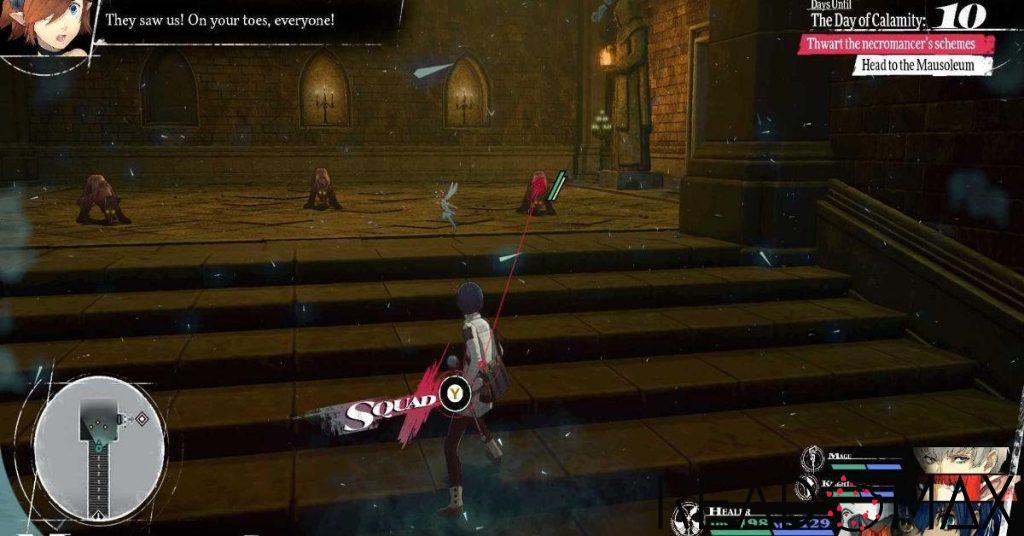Click the fairy speaker portrait

[x=38, y=28]
